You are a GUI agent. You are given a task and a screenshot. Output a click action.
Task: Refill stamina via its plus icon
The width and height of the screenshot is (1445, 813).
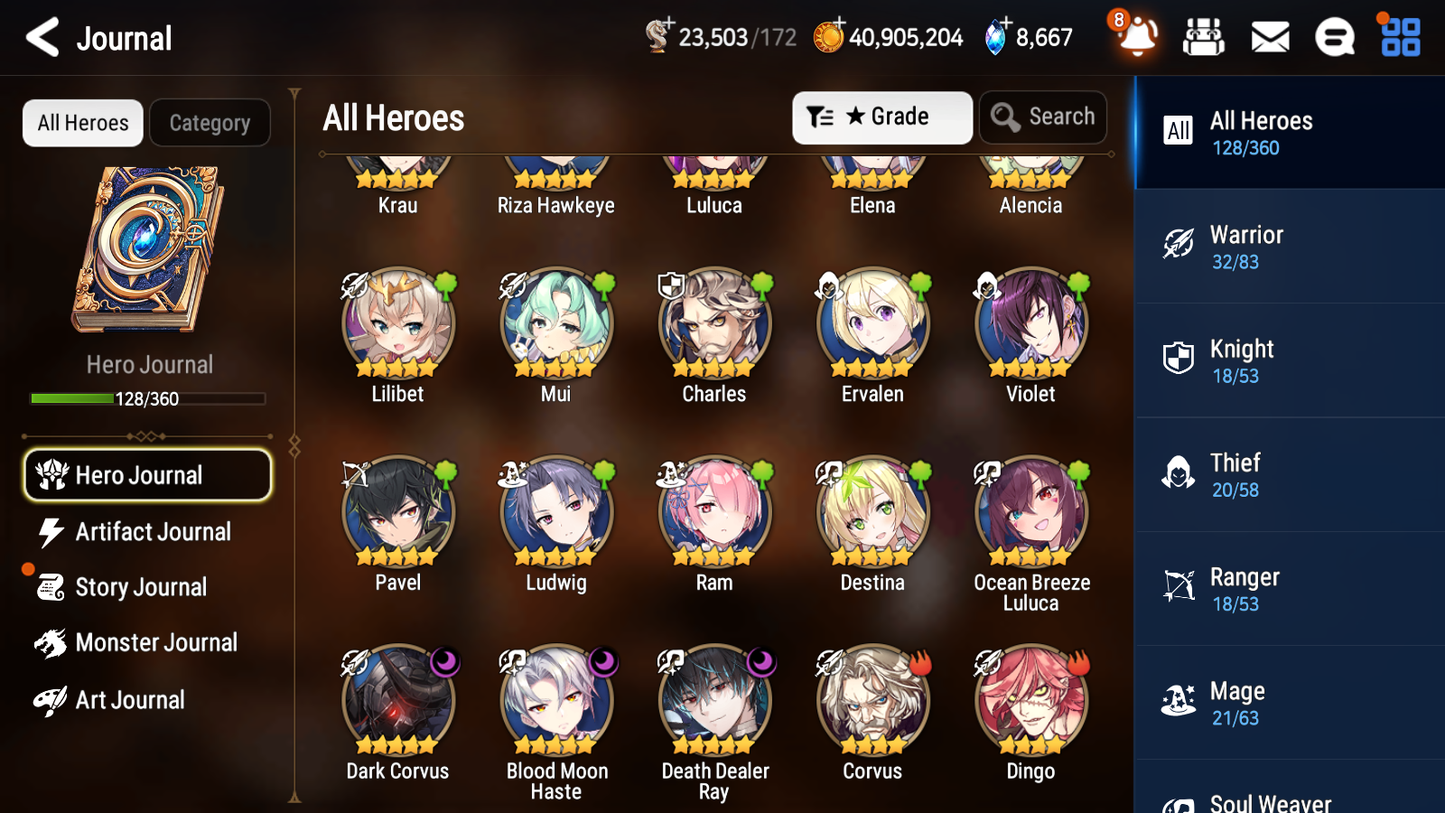pos(670,24)
